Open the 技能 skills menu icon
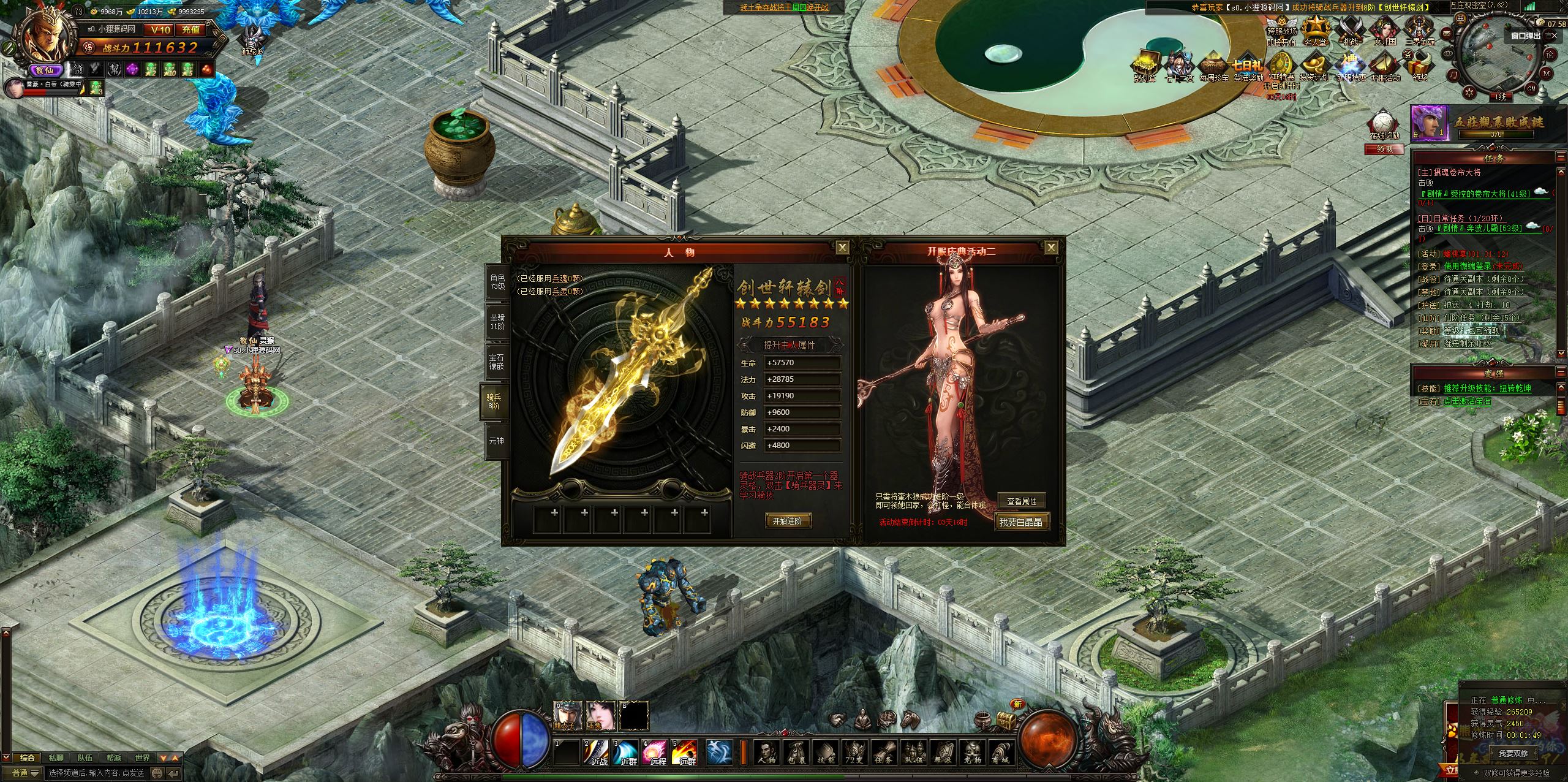1568x782 pixels. pyautogui.click(x=824, y=752)
